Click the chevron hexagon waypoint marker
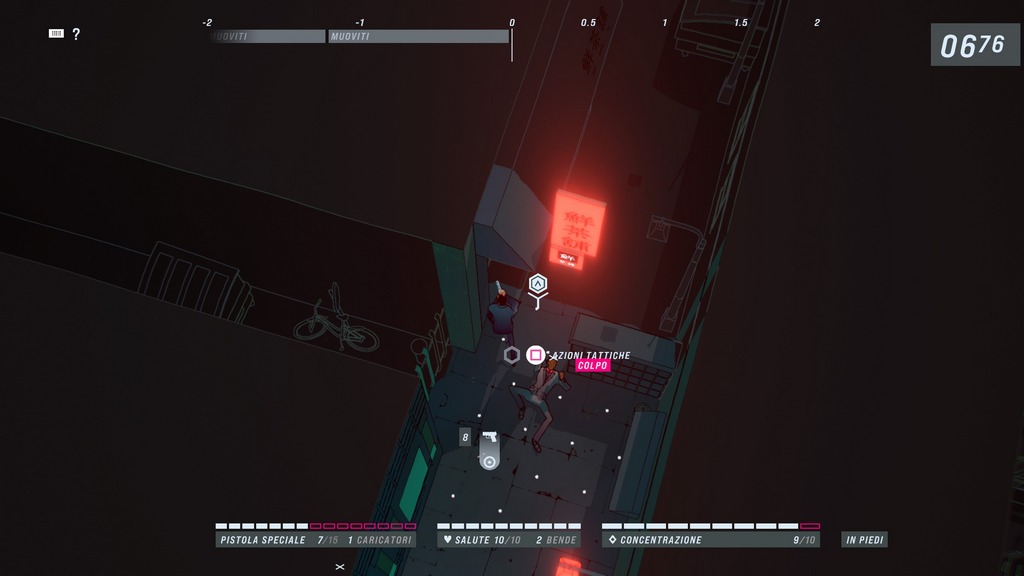Image resolution: width=1024 pixels, height=576 pixels. tap(538, 284)
